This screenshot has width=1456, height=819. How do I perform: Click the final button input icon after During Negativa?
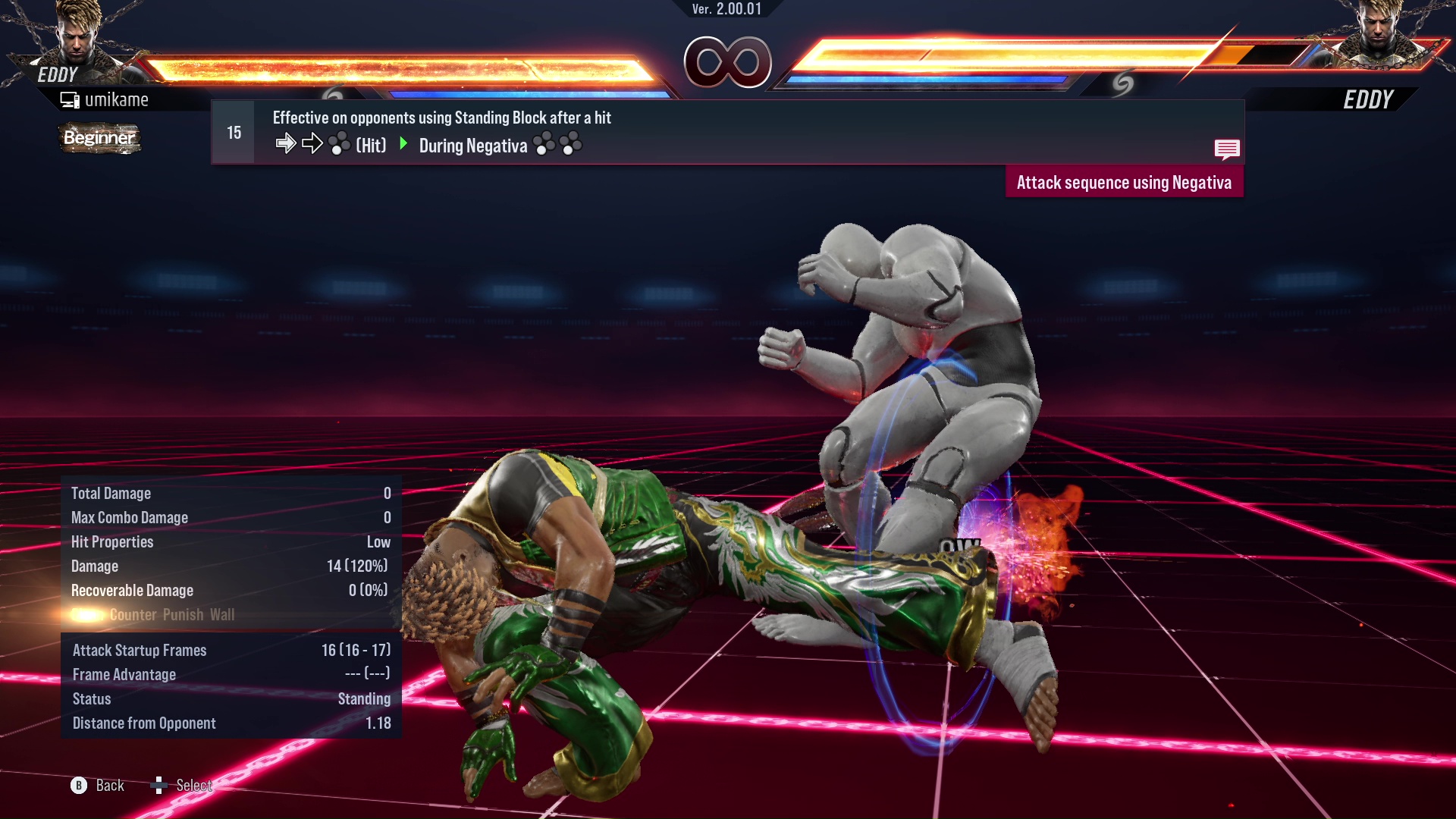click(570, 143)
